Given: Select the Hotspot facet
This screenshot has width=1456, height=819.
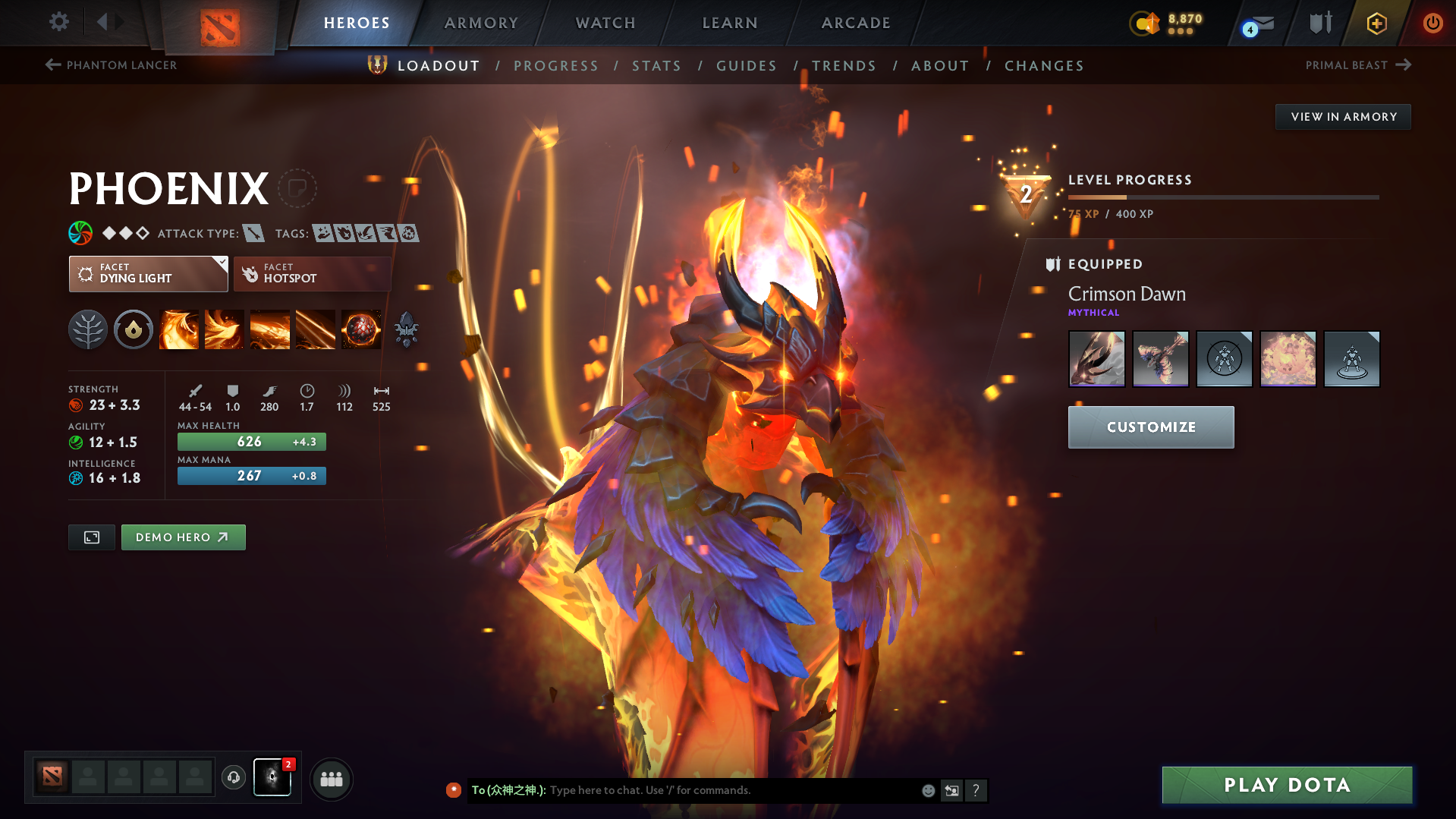Looking at the screenshot, I should pos(312,274).
